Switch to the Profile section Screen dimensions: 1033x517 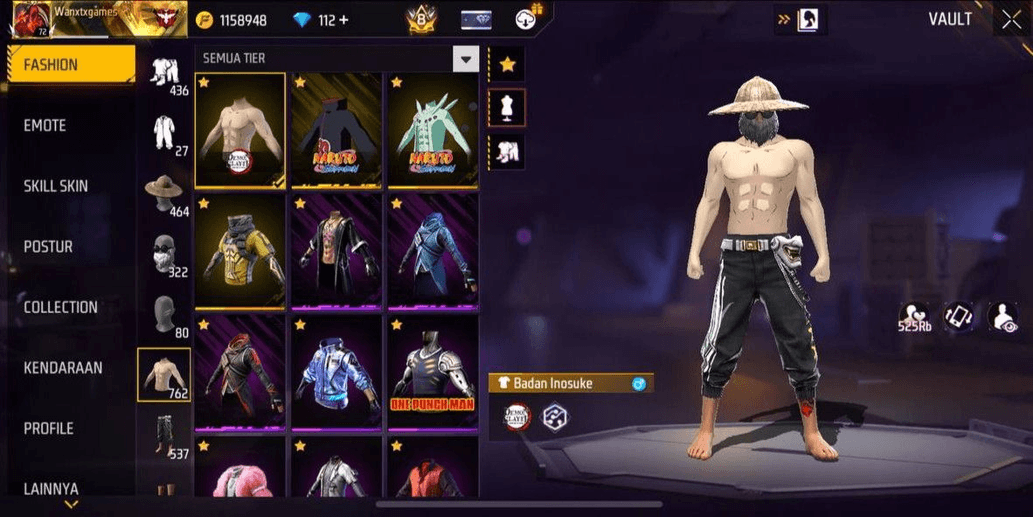tap(48, 428)
